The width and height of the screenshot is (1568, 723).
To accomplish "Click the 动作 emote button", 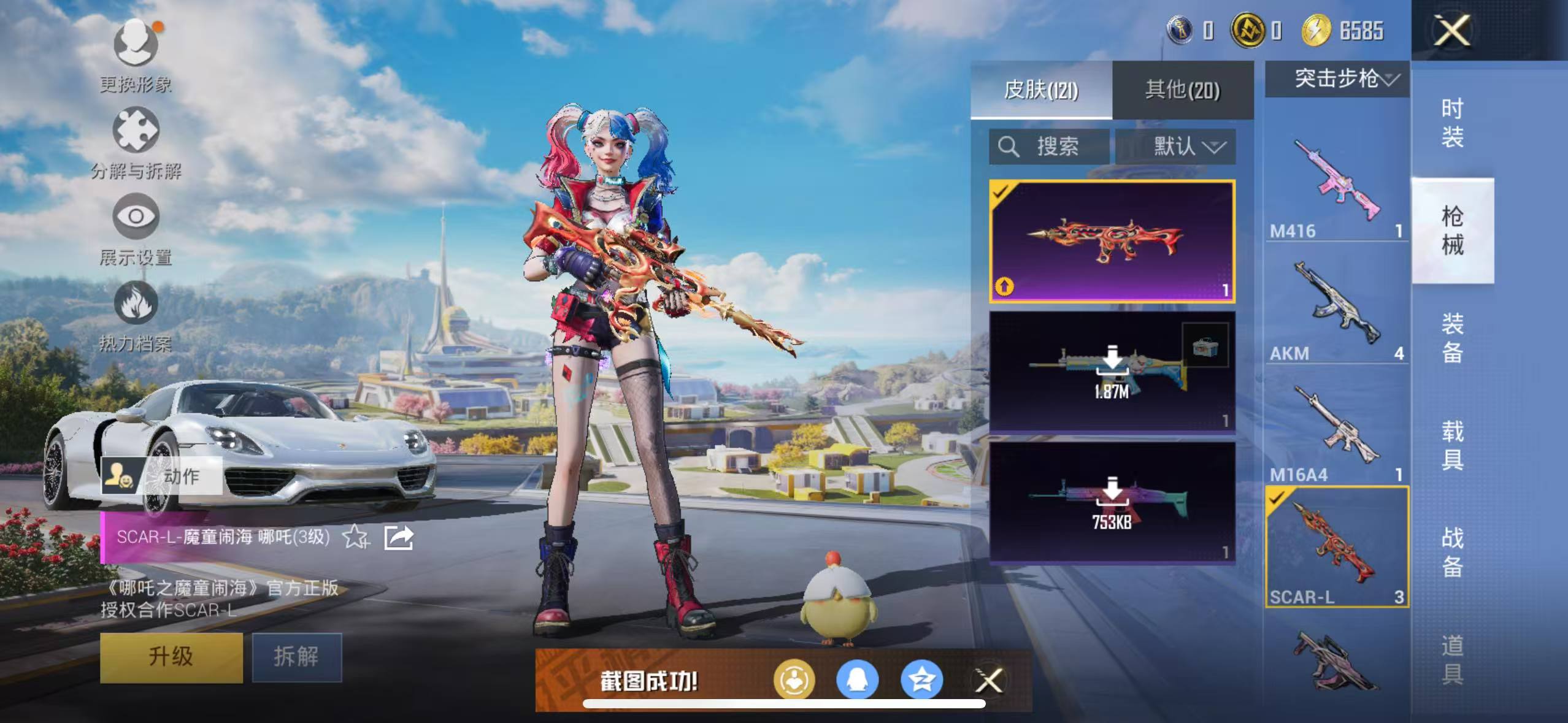I will [161, 475].
